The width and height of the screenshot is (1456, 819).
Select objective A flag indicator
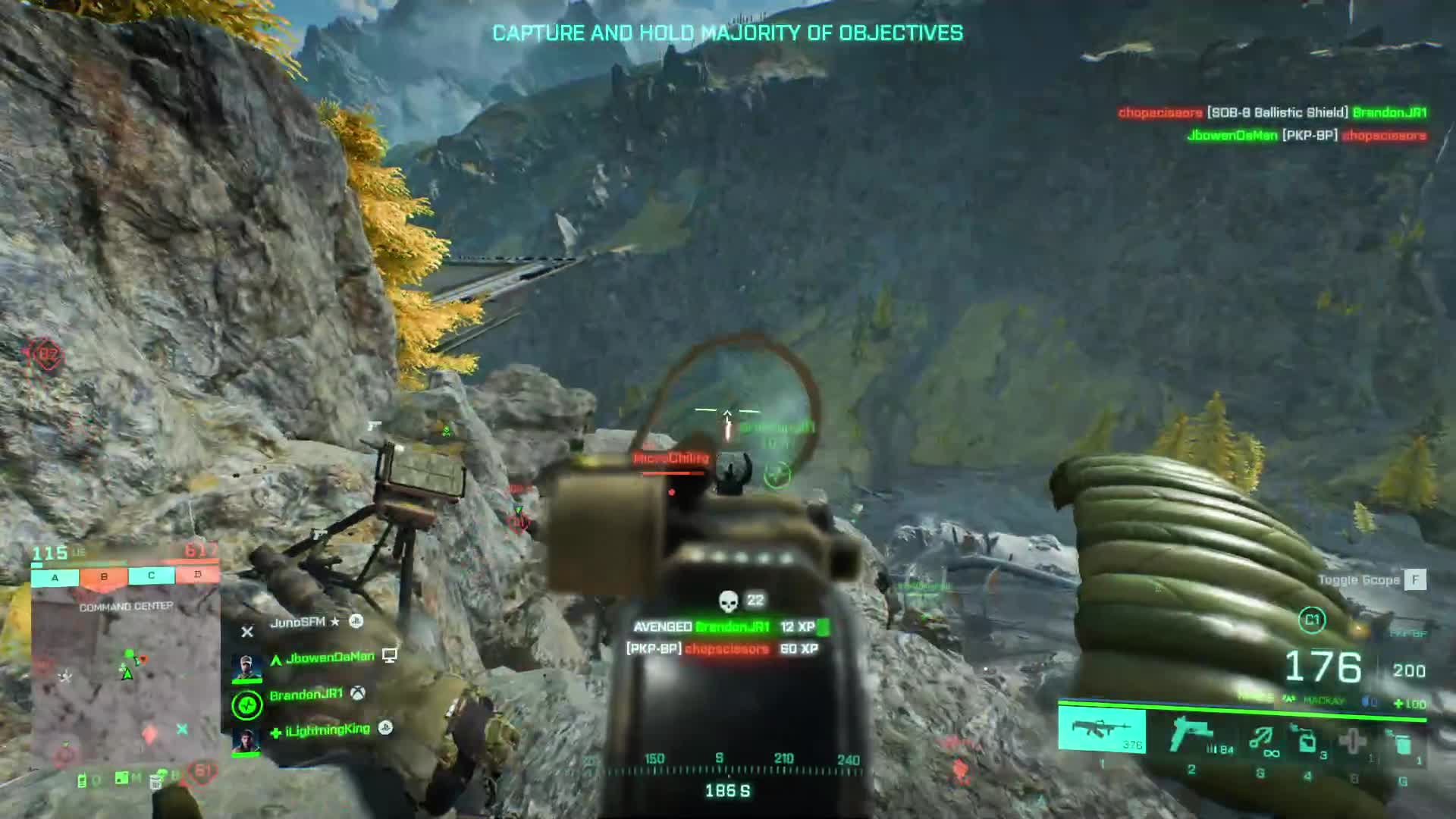pos(55,578)
